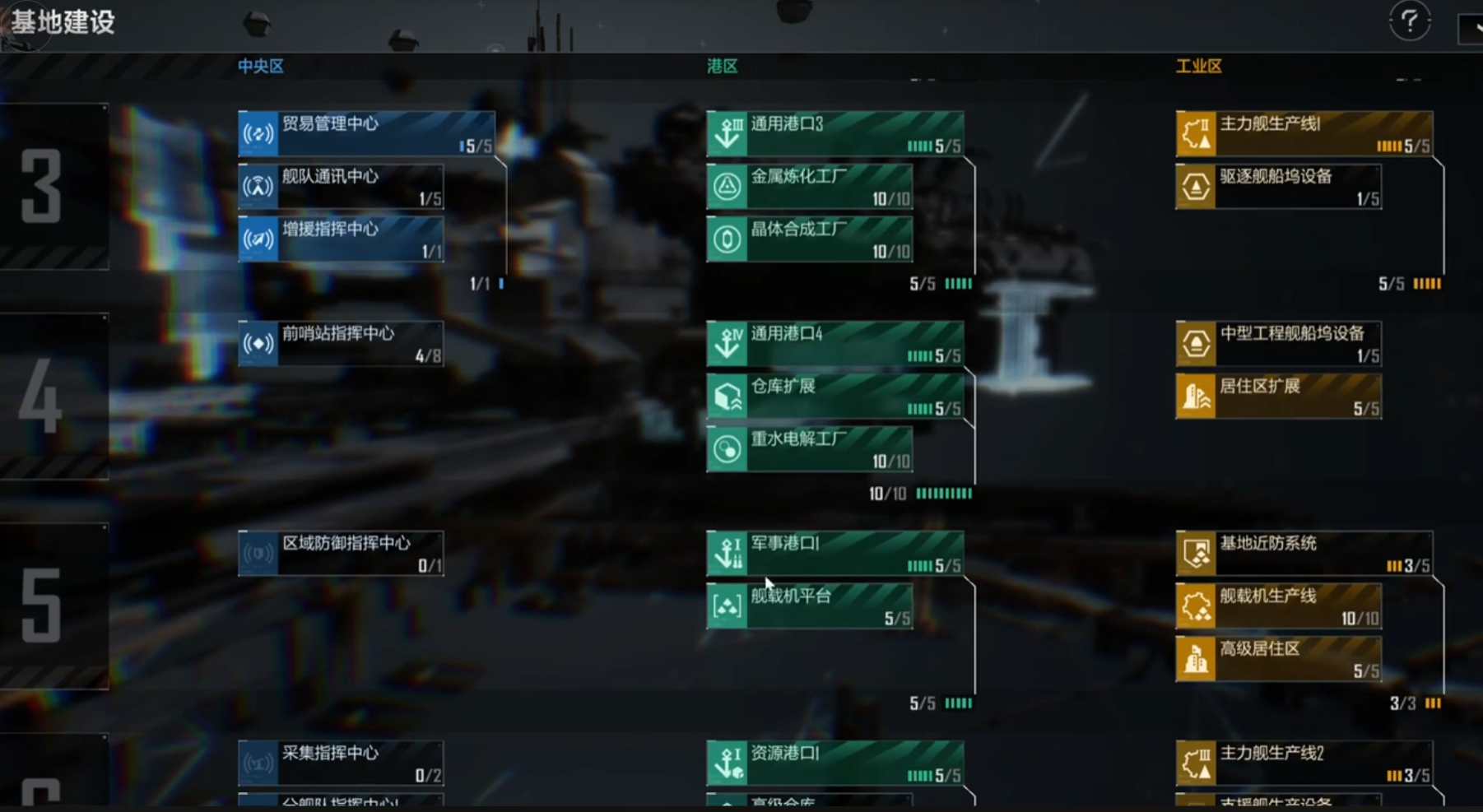Select the 区域防御指挥中心 building entry

pyautogui.click(x=340, y=552)
